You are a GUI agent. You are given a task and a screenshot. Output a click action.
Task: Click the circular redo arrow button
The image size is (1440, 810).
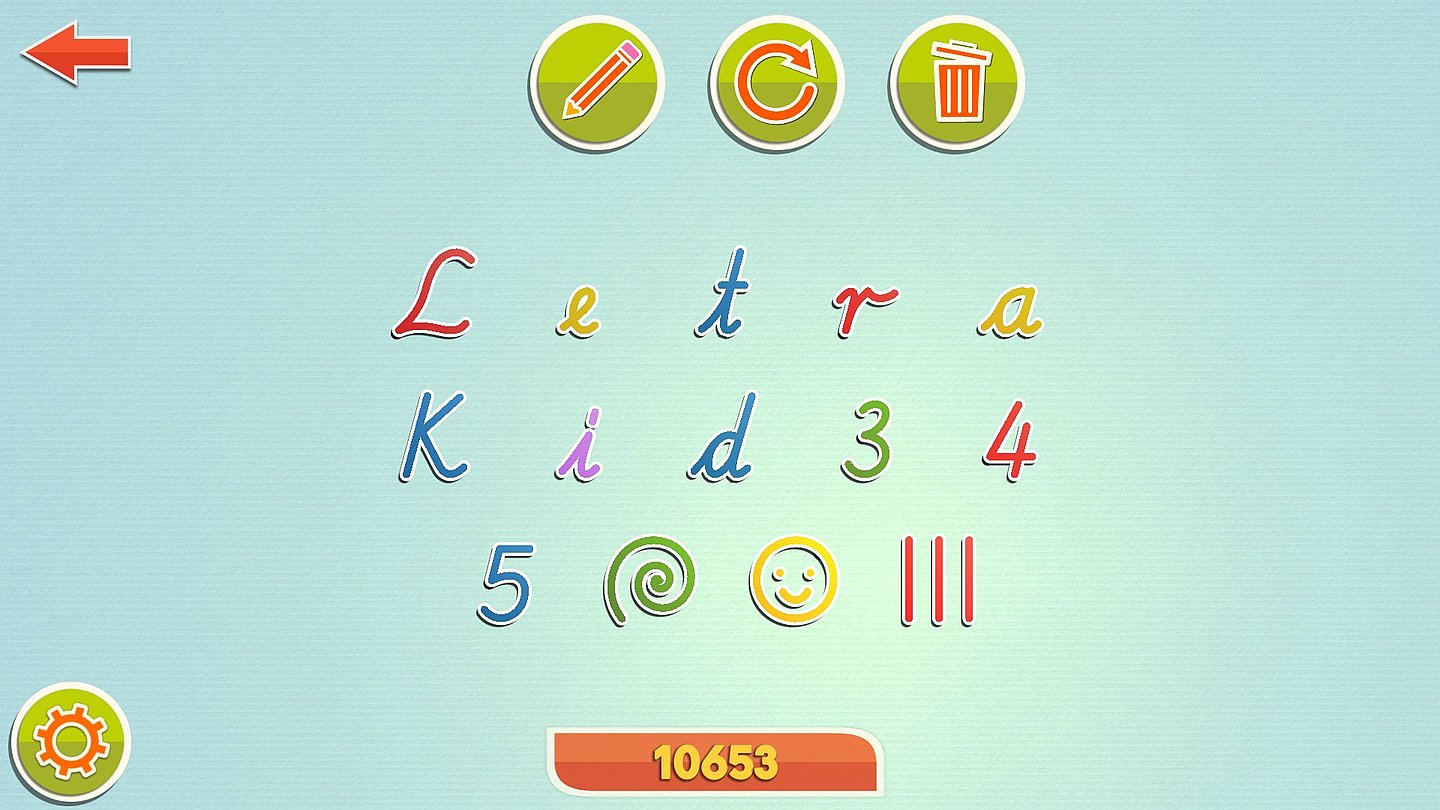pyautogui.click(x=776, y=81)
